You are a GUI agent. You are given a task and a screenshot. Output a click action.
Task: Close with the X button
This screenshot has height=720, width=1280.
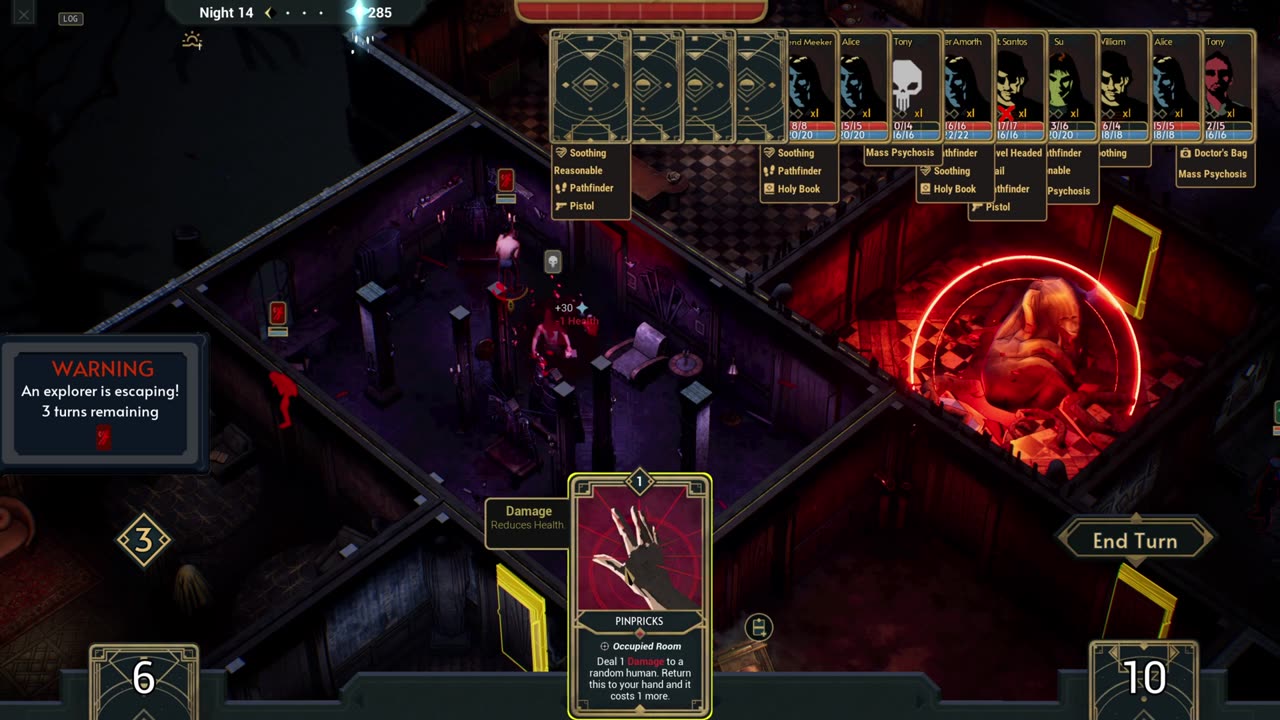[x=23, y=14]
